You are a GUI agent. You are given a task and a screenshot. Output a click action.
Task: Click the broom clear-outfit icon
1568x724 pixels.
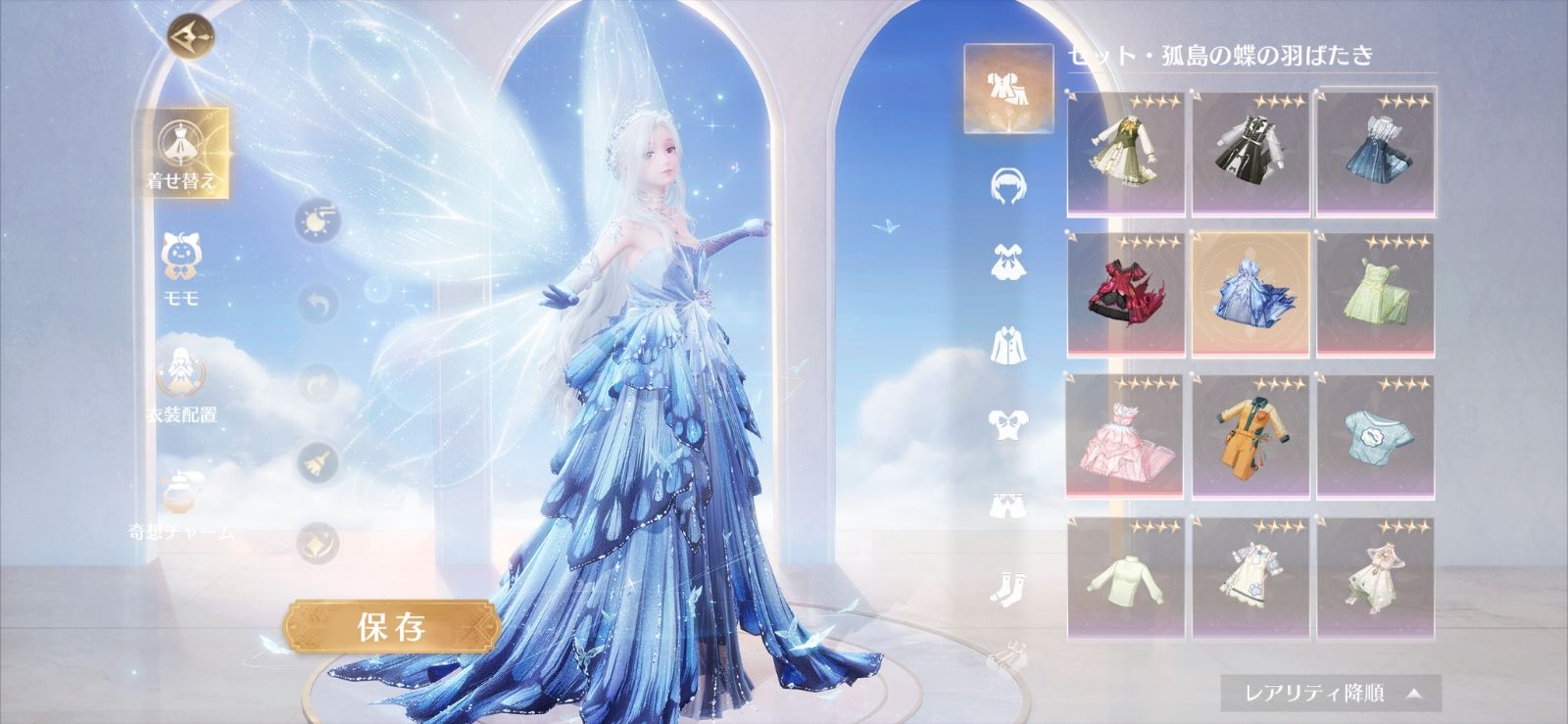(317, 462)
